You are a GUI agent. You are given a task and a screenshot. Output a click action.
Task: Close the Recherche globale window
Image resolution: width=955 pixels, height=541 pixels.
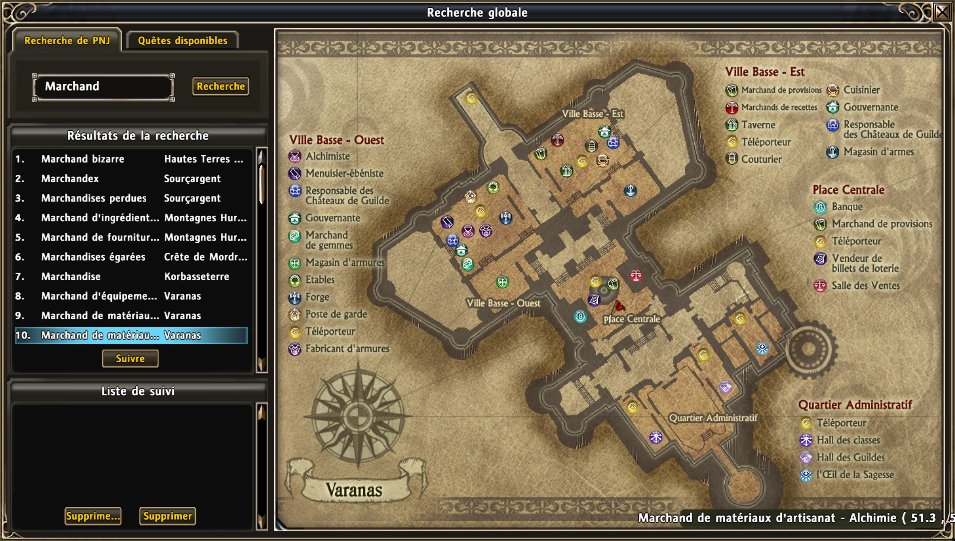[x=942, y=13]
